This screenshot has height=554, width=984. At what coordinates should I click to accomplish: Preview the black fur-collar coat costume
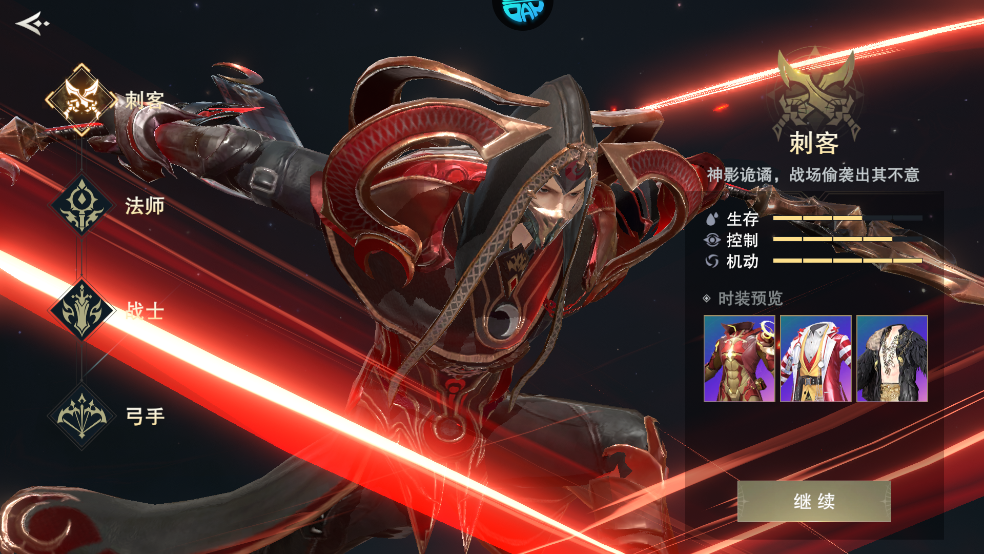tap(892, 359)
